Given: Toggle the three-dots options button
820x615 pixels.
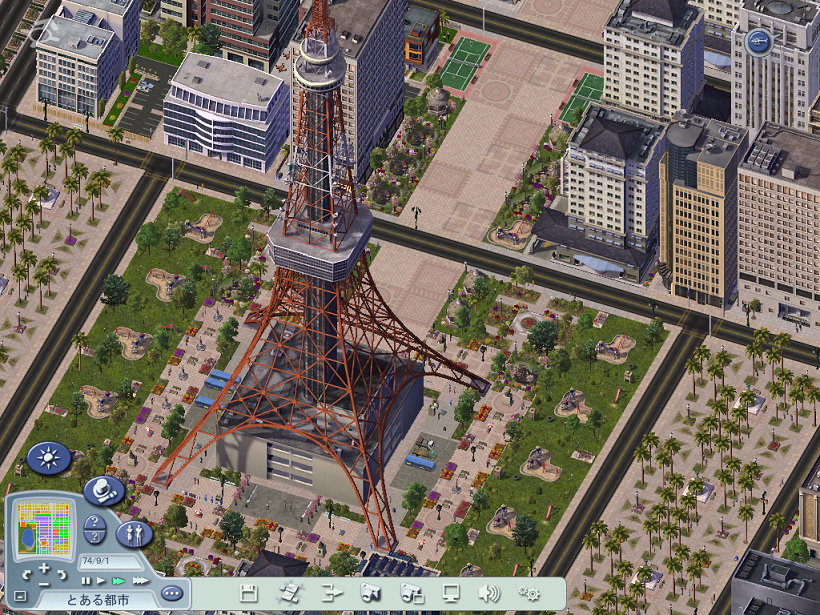Looking at the screenshot, I should [172, 592].
